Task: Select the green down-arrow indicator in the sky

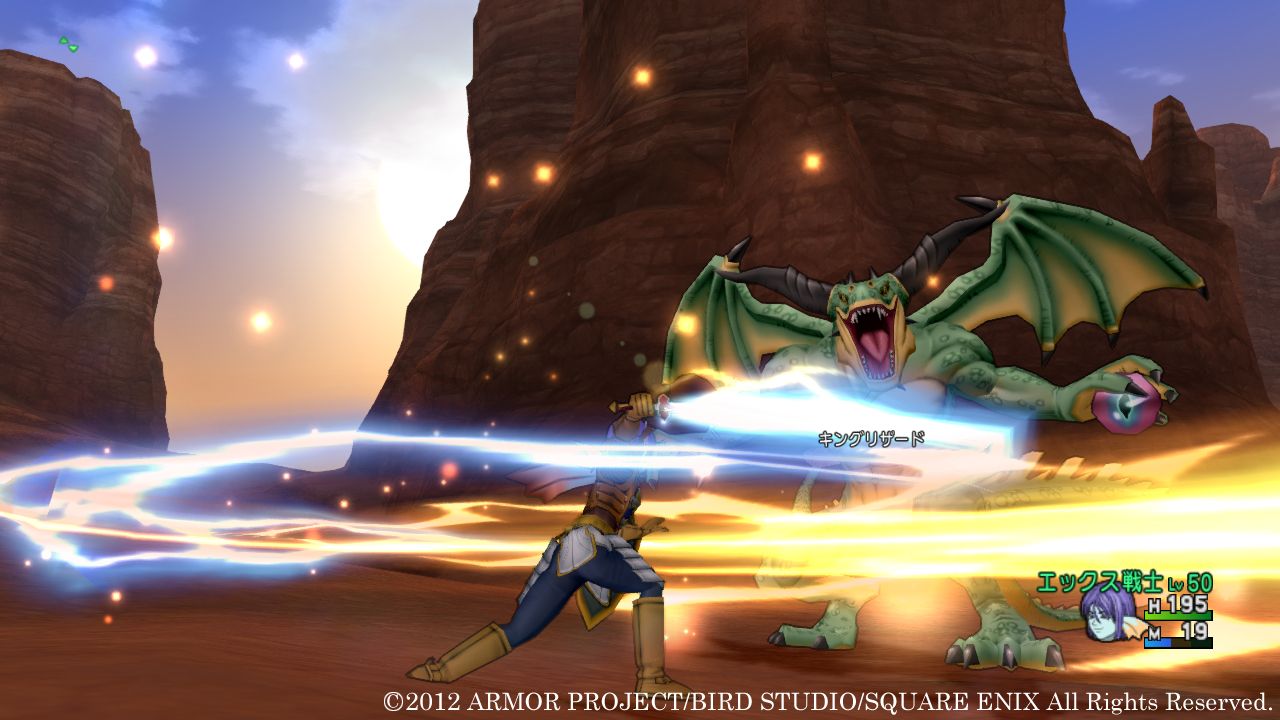Action: [x=73, y=48]
